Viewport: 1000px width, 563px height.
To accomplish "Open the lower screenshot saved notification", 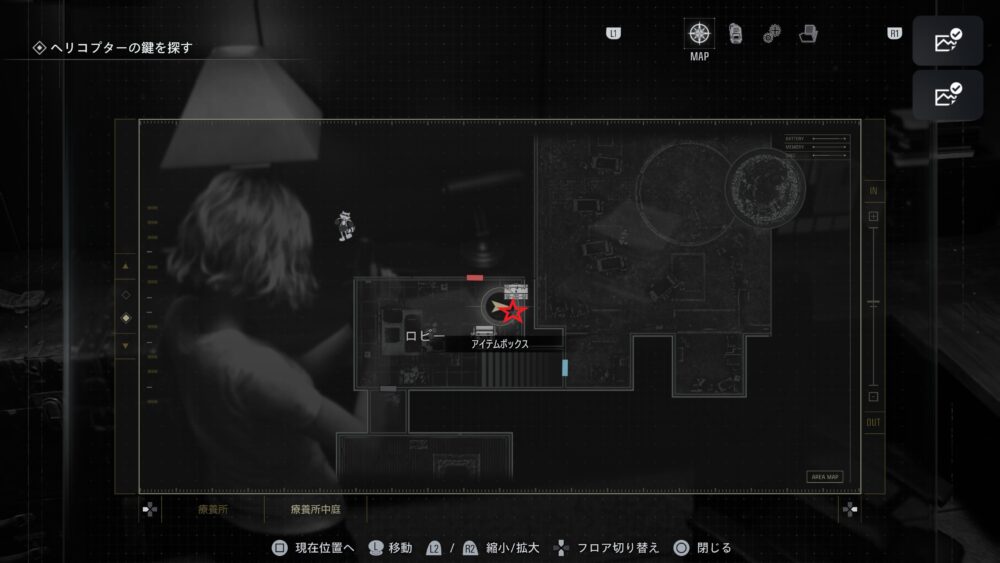I will point(947,96).
